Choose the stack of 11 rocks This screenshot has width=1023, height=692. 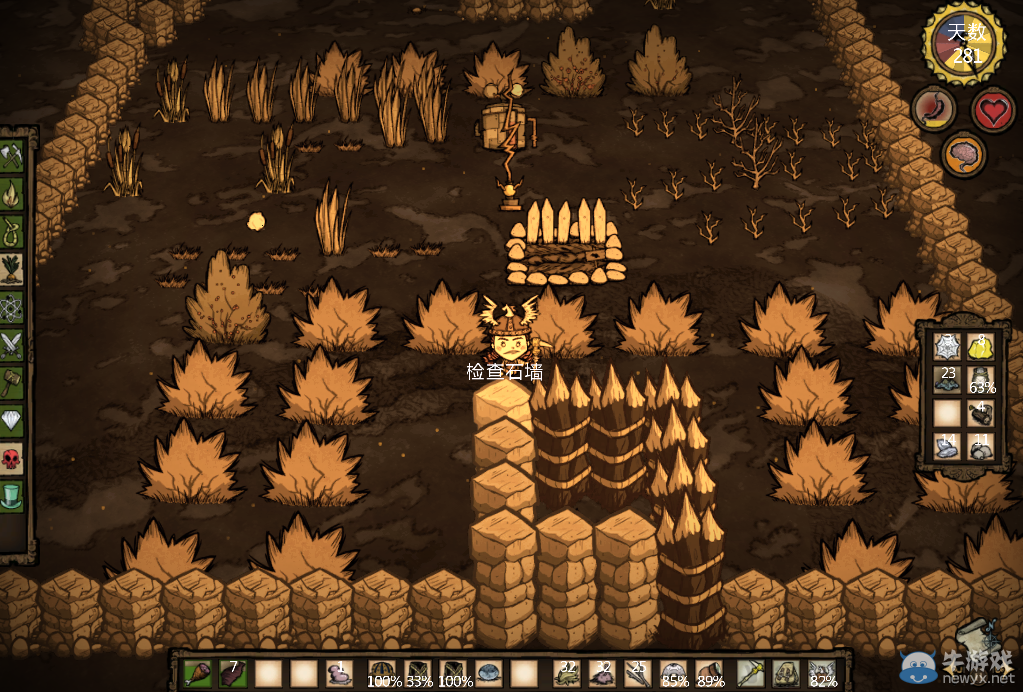point(982,446)
